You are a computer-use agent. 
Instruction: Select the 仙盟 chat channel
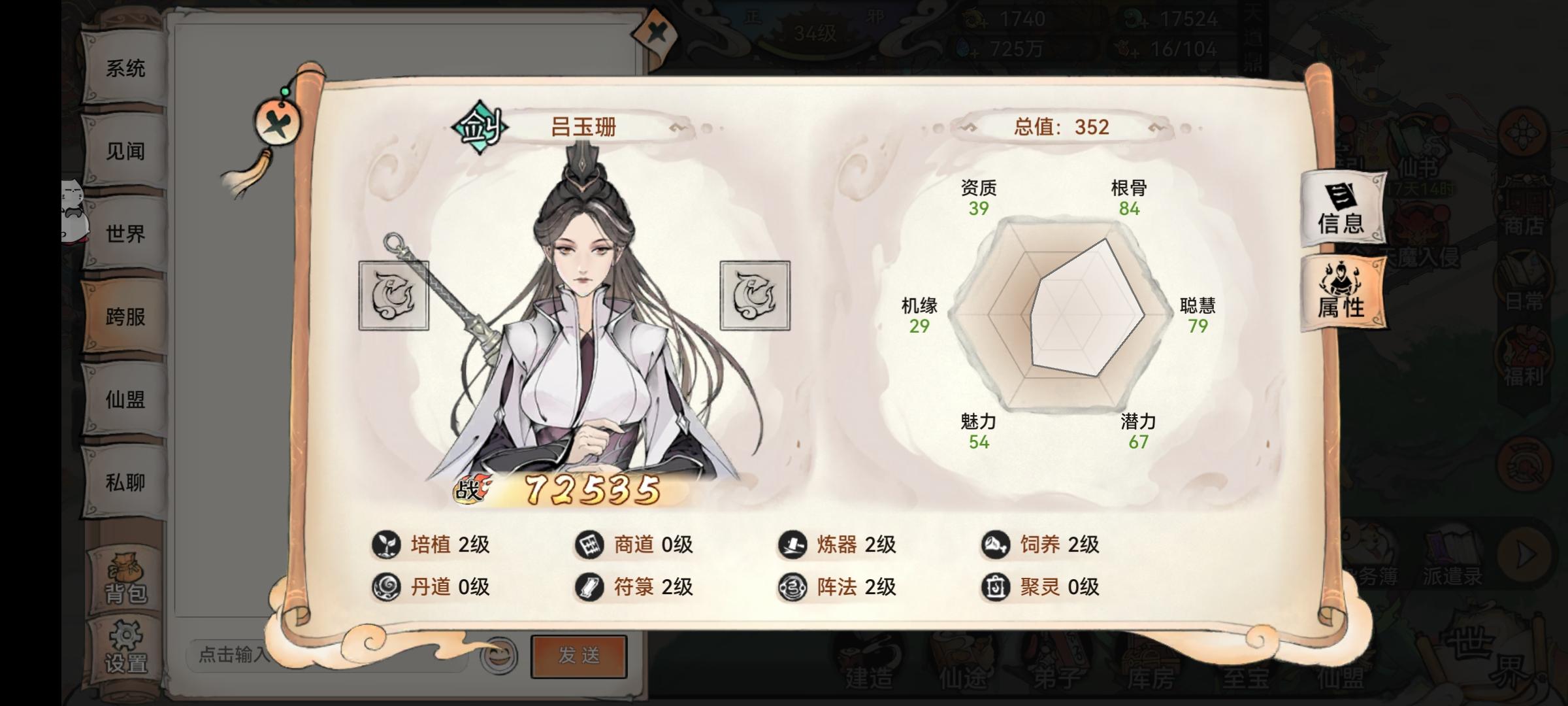coord(127,398)
